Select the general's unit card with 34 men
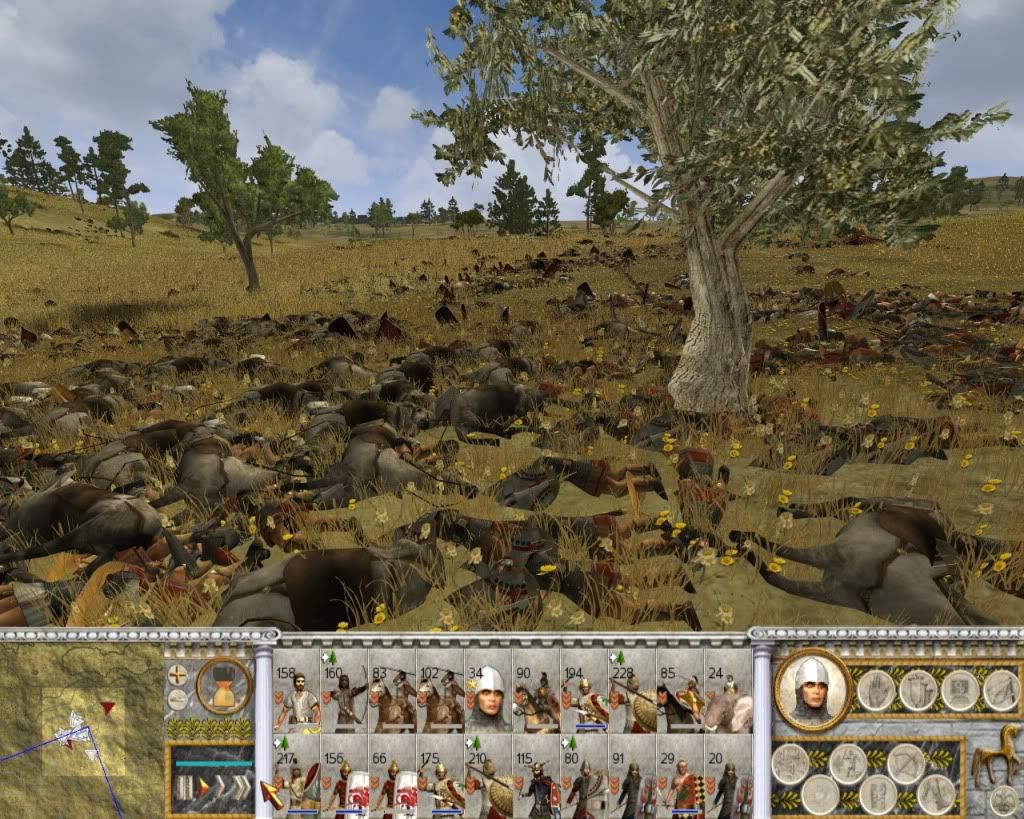The height and width of the screenshot is (819, 1024). click(x=488, y=691)
